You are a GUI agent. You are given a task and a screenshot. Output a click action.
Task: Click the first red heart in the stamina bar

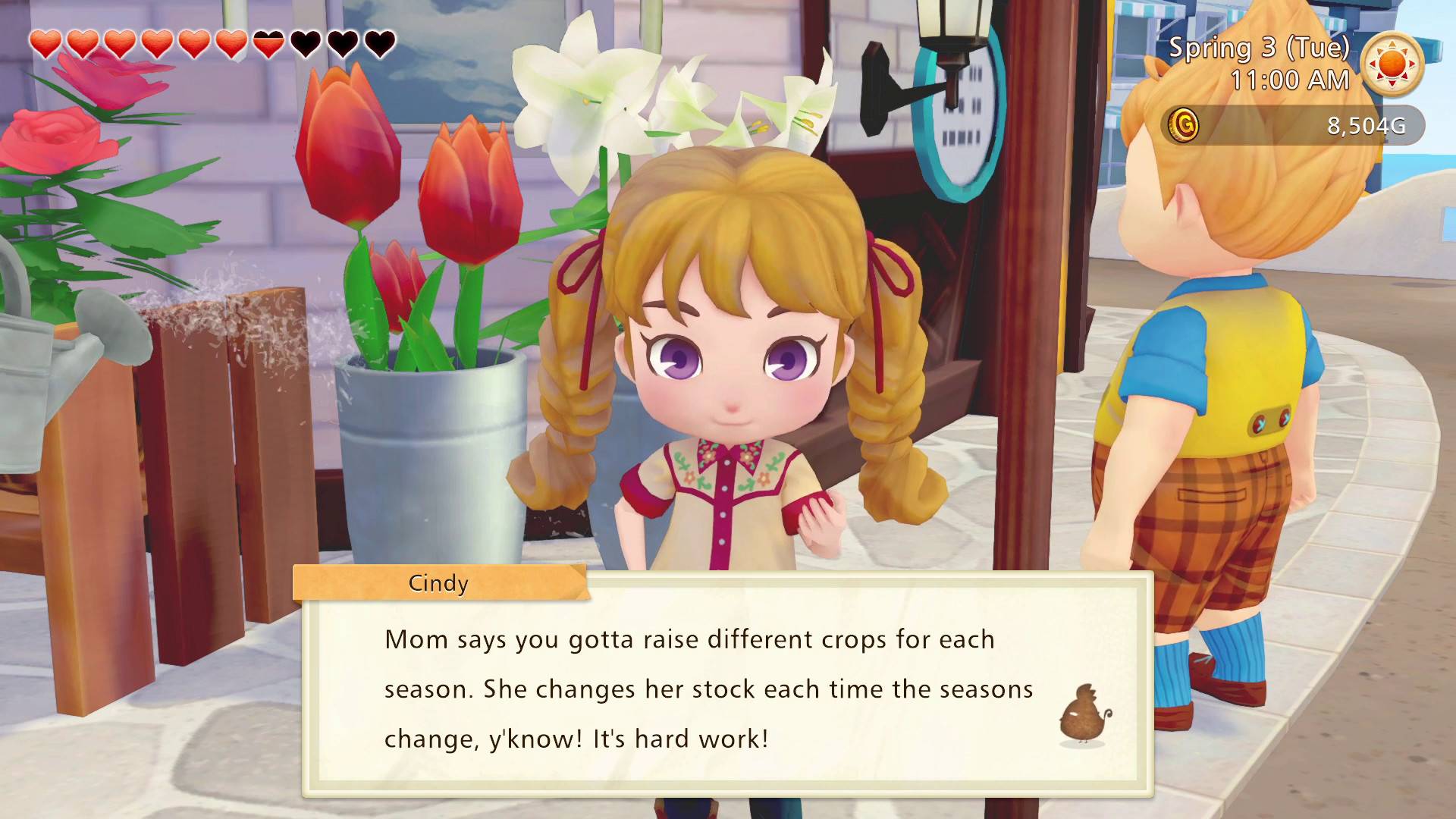[45, 43]
